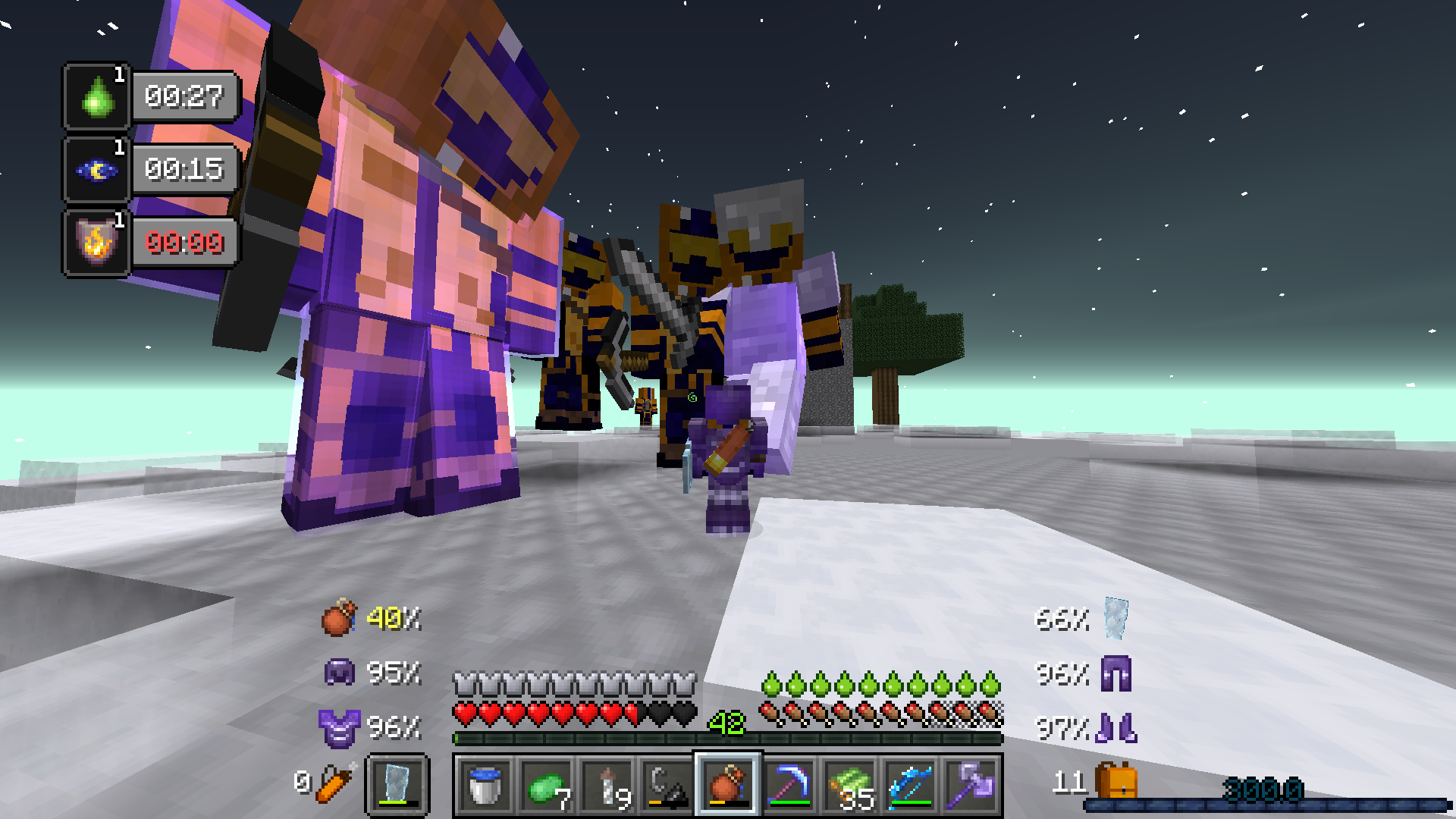Select the diamond pickaxe in the hotbar
The width and height of the screenshot is (1456, 819).
pos(790,785)
